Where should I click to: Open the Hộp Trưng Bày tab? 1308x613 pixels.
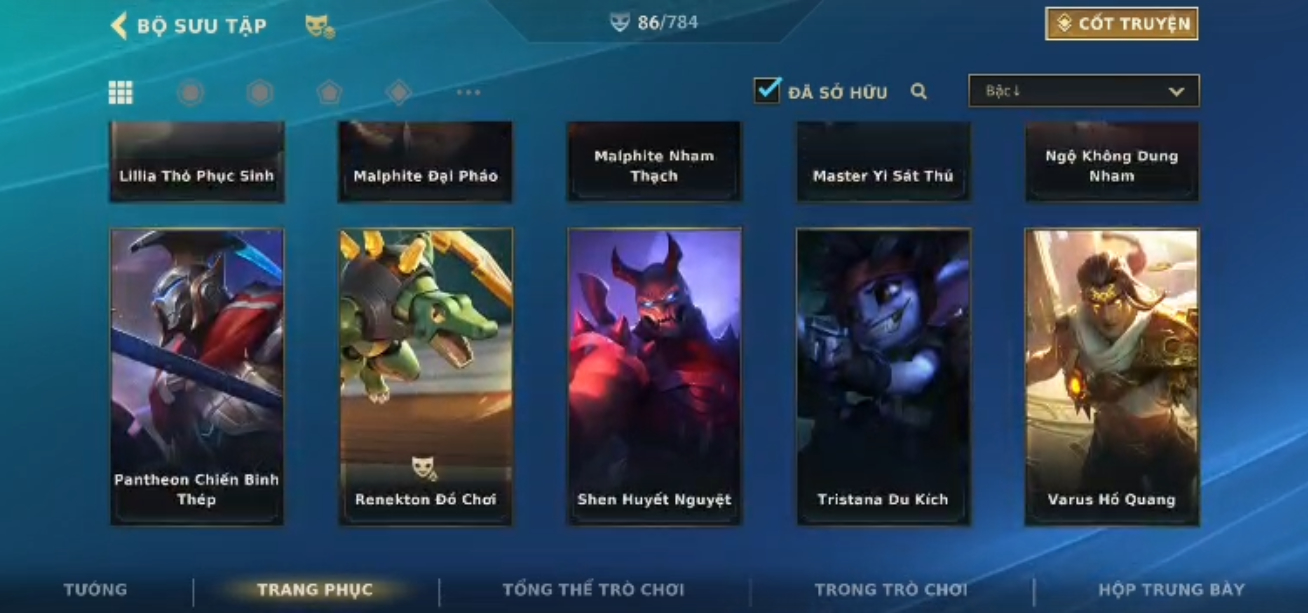click(1171, 590)
